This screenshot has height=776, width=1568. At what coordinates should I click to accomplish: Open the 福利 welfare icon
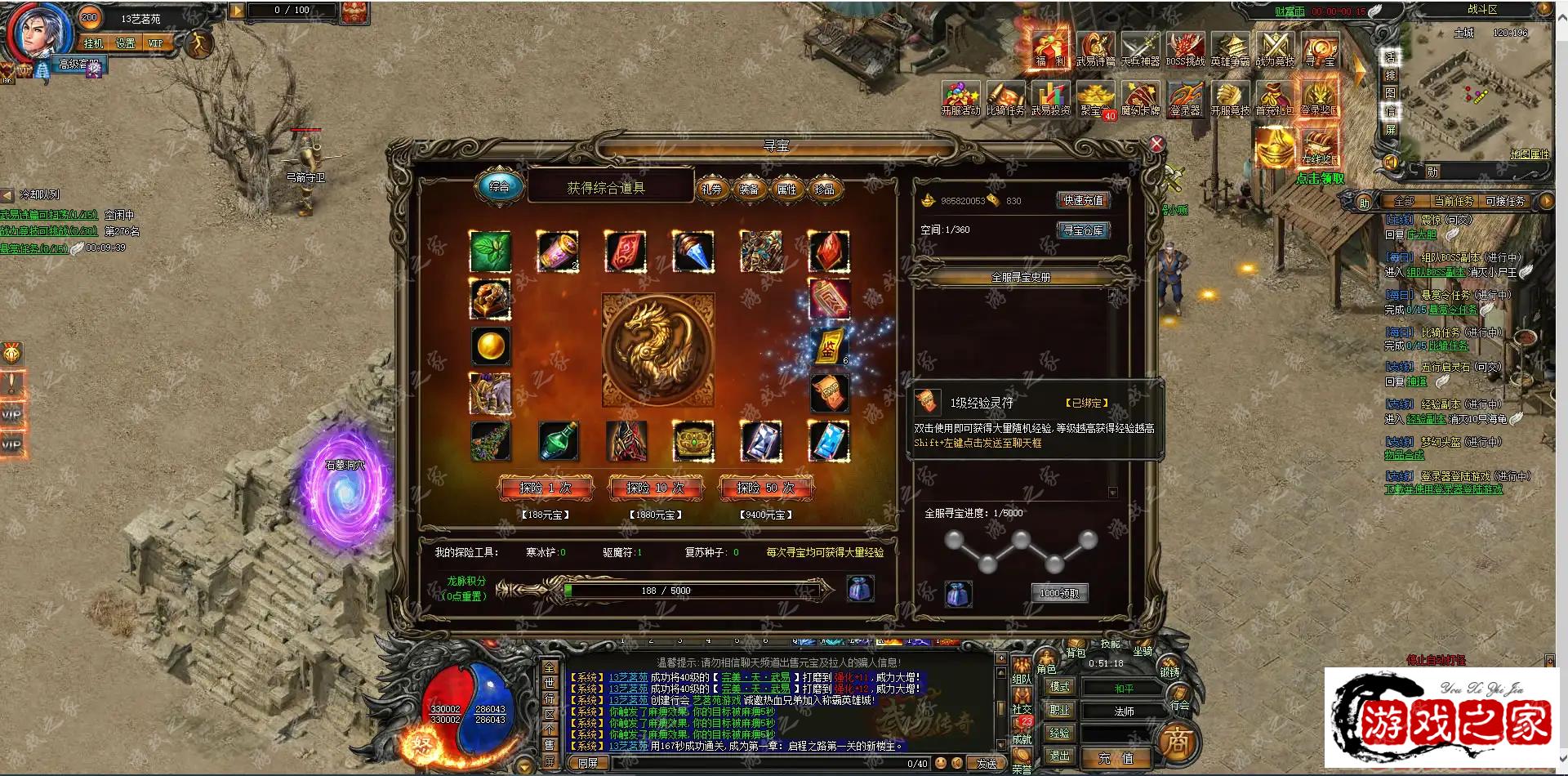(1049, 50)
